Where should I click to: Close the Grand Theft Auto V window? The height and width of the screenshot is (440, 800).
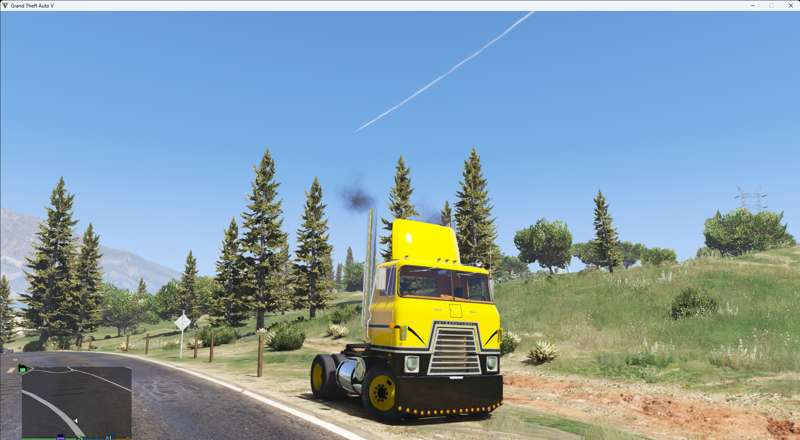click(789, 6)
